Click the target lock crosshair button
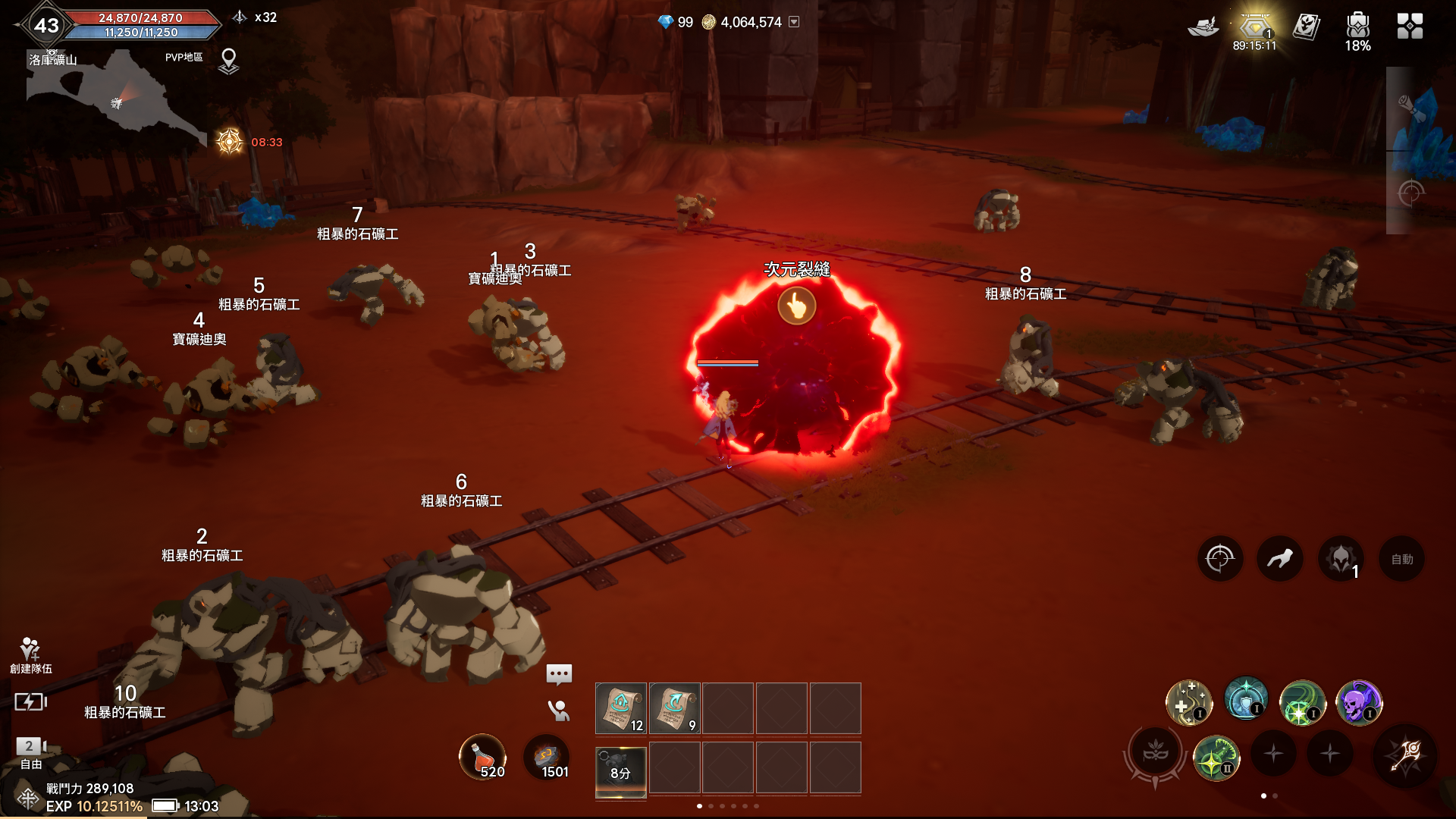This screenshot has width=1456, height=819. click(1219, 560)
